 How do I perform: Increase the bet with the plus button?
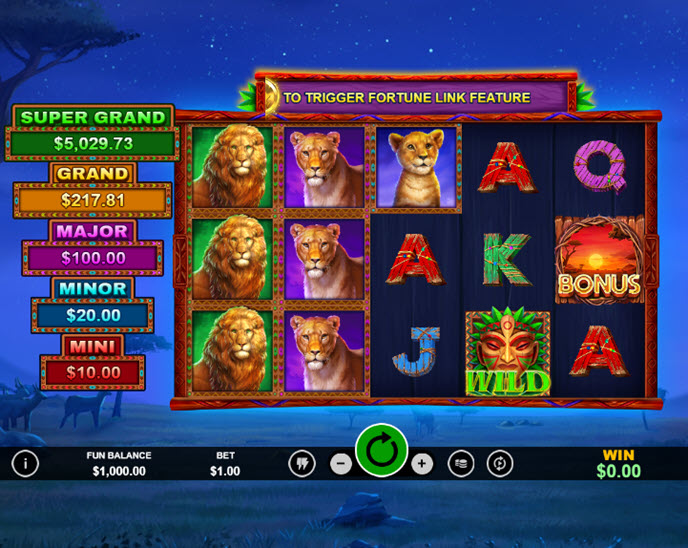(x=422, y=464)
